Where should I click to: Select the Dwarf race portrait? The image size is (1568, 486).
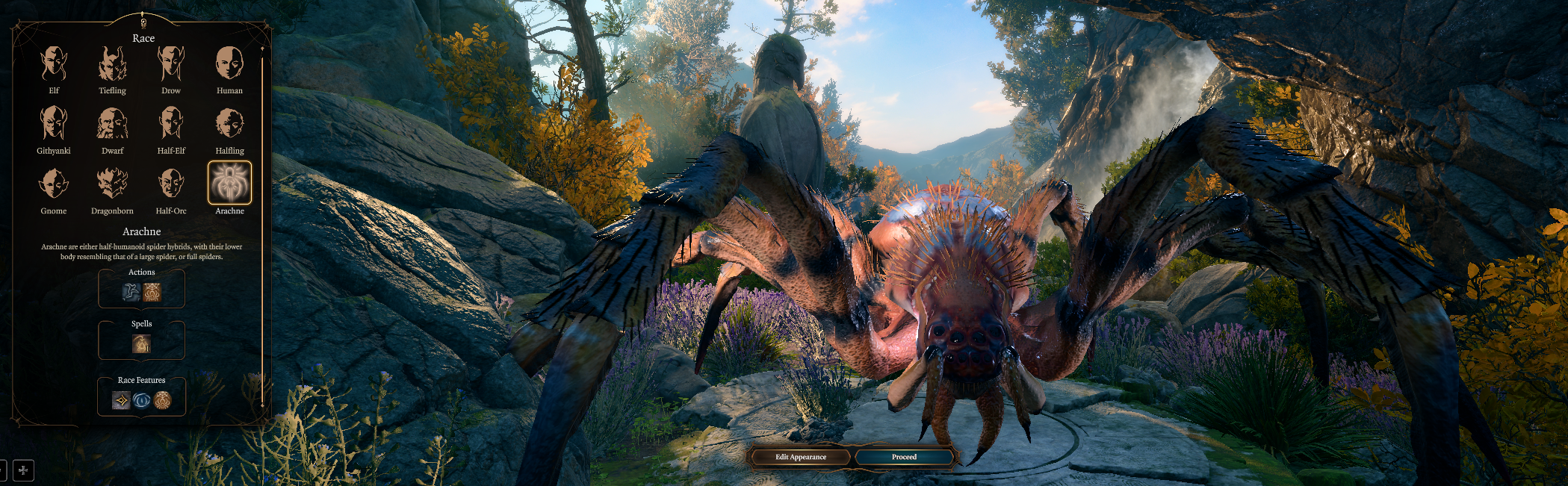pyautogui.click(x=112, y=124)
